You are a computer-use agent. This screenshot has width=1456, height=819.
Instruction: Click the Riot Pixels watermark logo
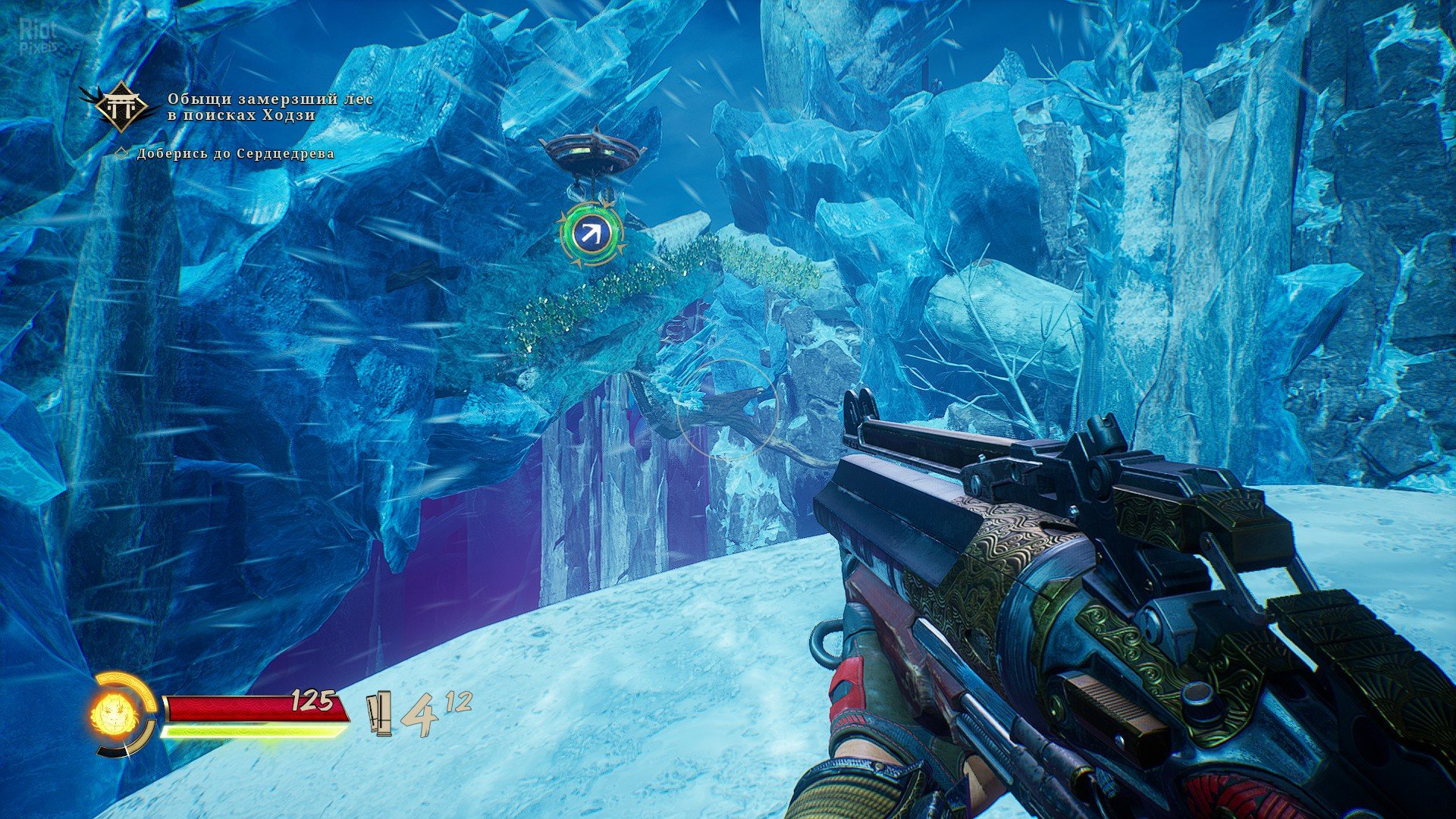(38, 36)
